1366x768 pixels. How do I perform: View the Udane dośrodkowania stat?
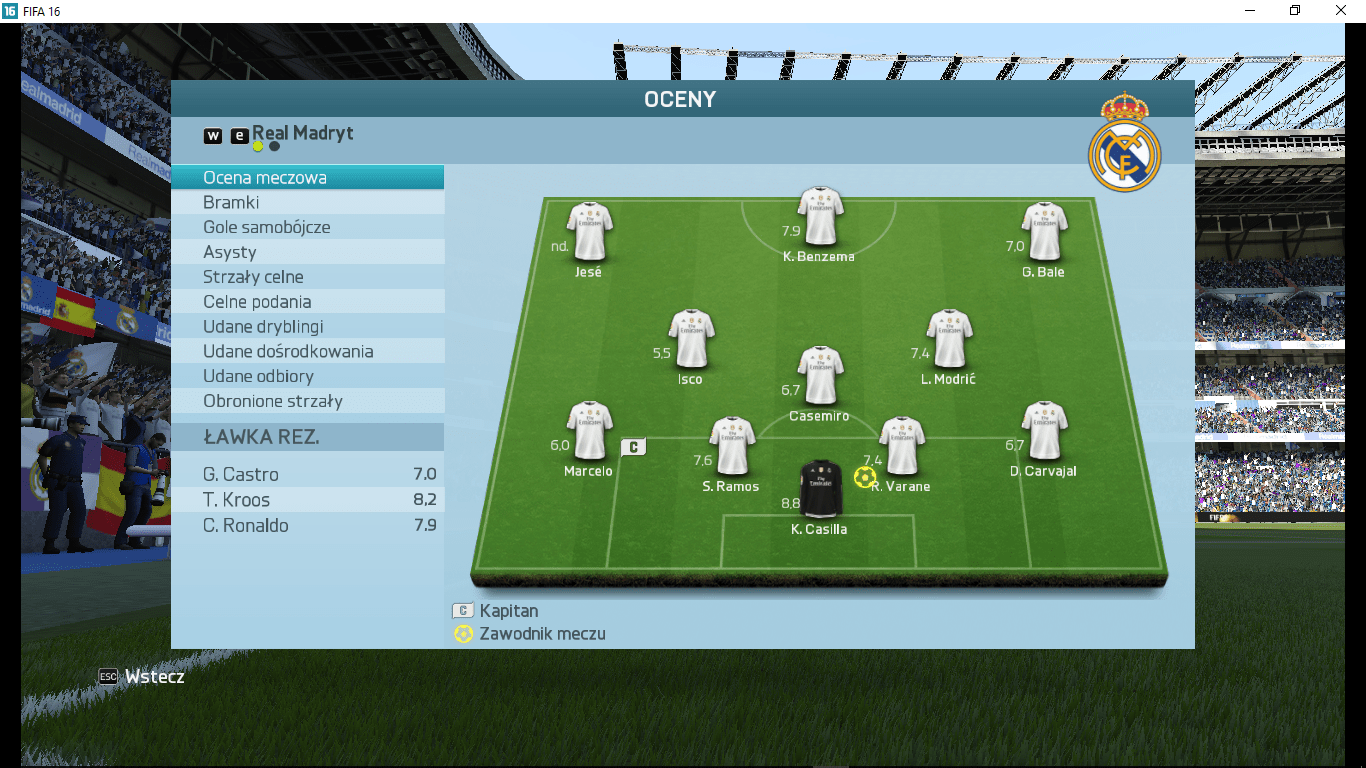click(x=307, y=352)
